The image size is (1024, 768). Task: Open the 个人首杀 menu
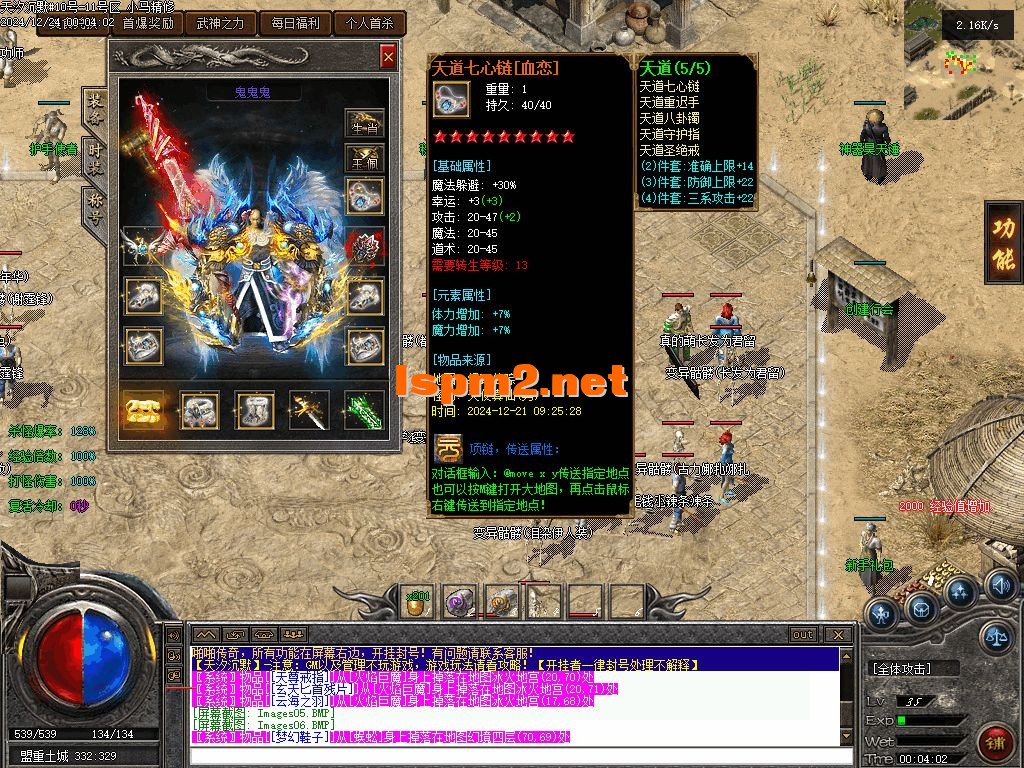point(369,23)
